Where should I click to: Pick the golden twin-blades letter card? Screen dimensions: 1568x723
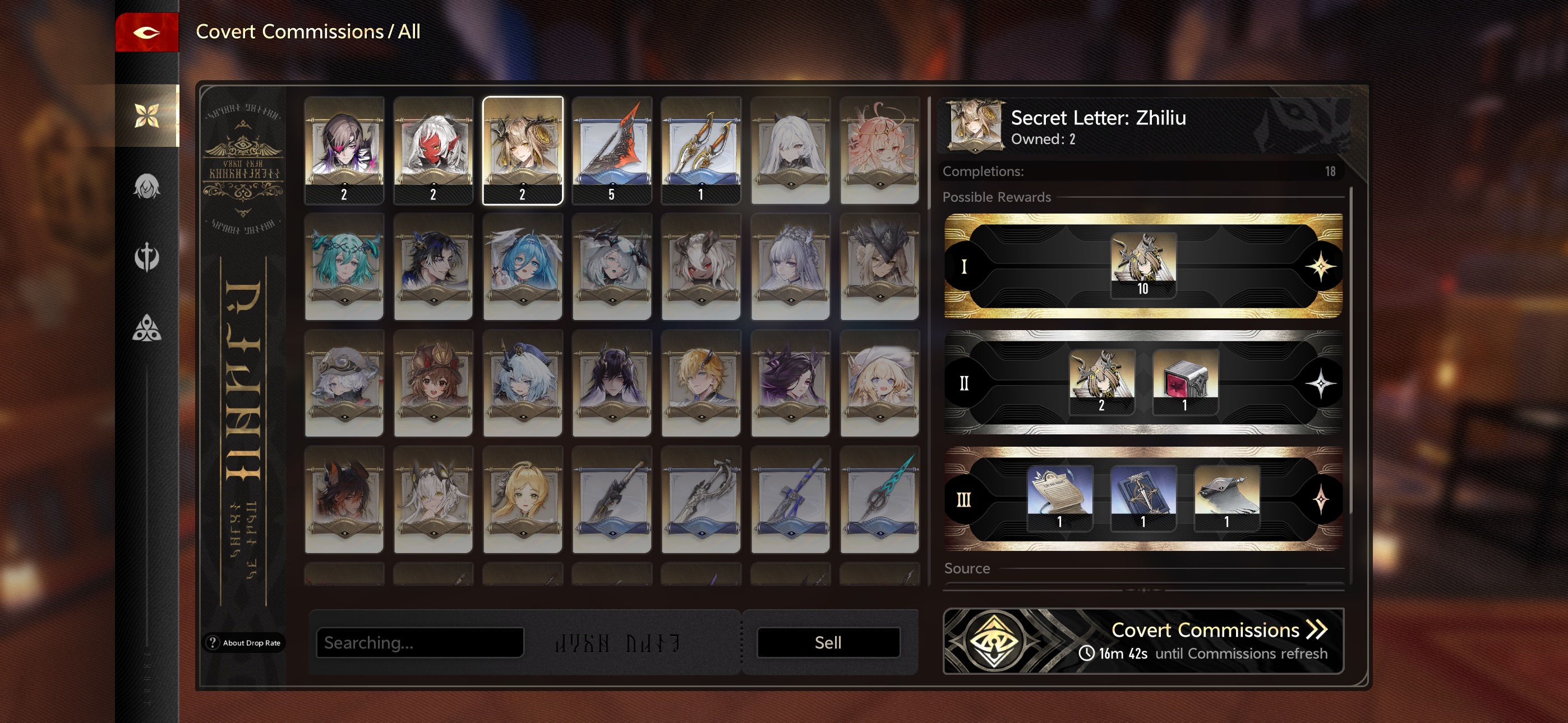coord(700,150)
